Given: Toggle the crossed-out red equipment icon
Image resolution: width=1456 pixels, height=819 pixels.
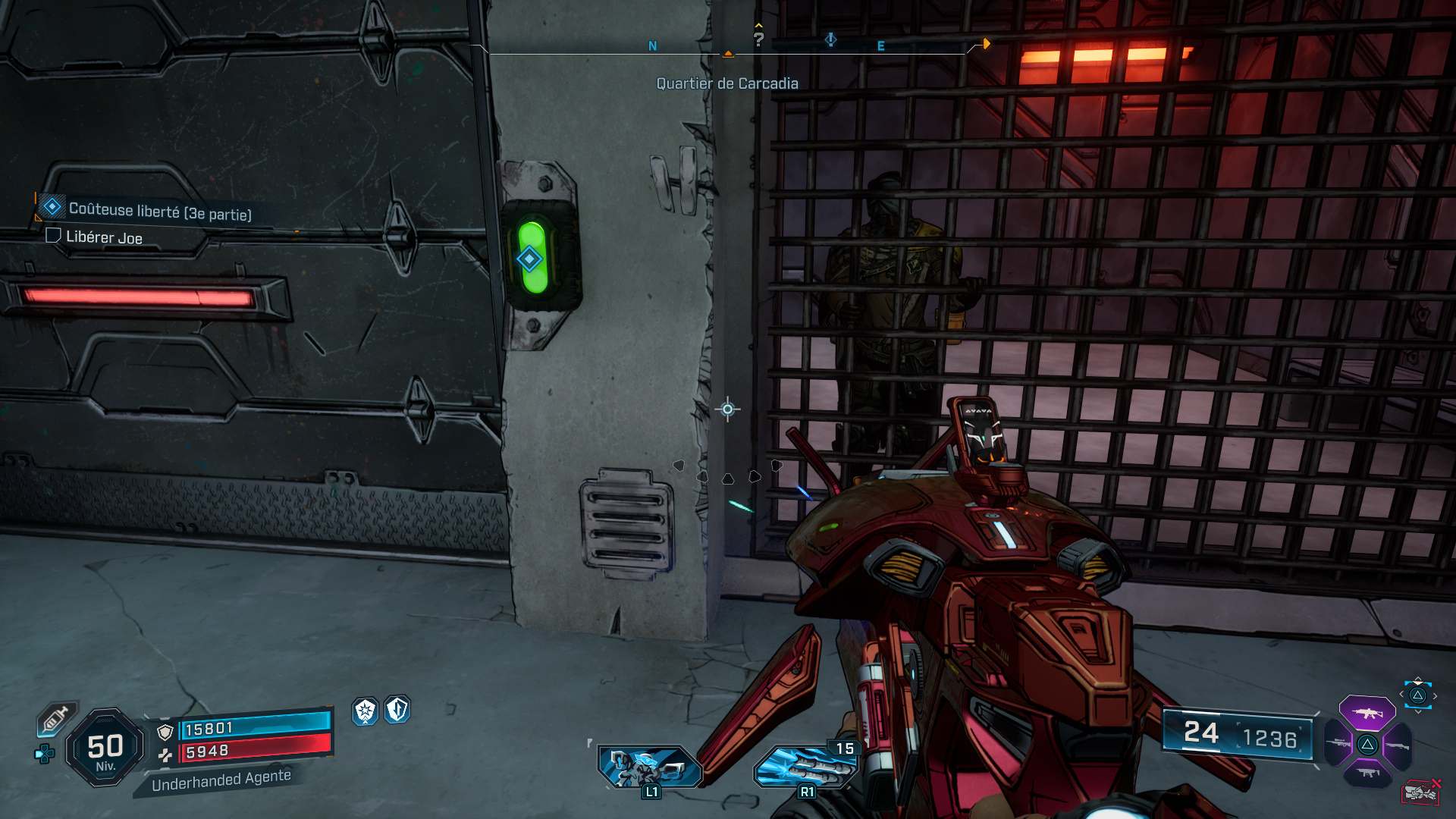Looking at the screenshot, I should (x=1422, y=791).
